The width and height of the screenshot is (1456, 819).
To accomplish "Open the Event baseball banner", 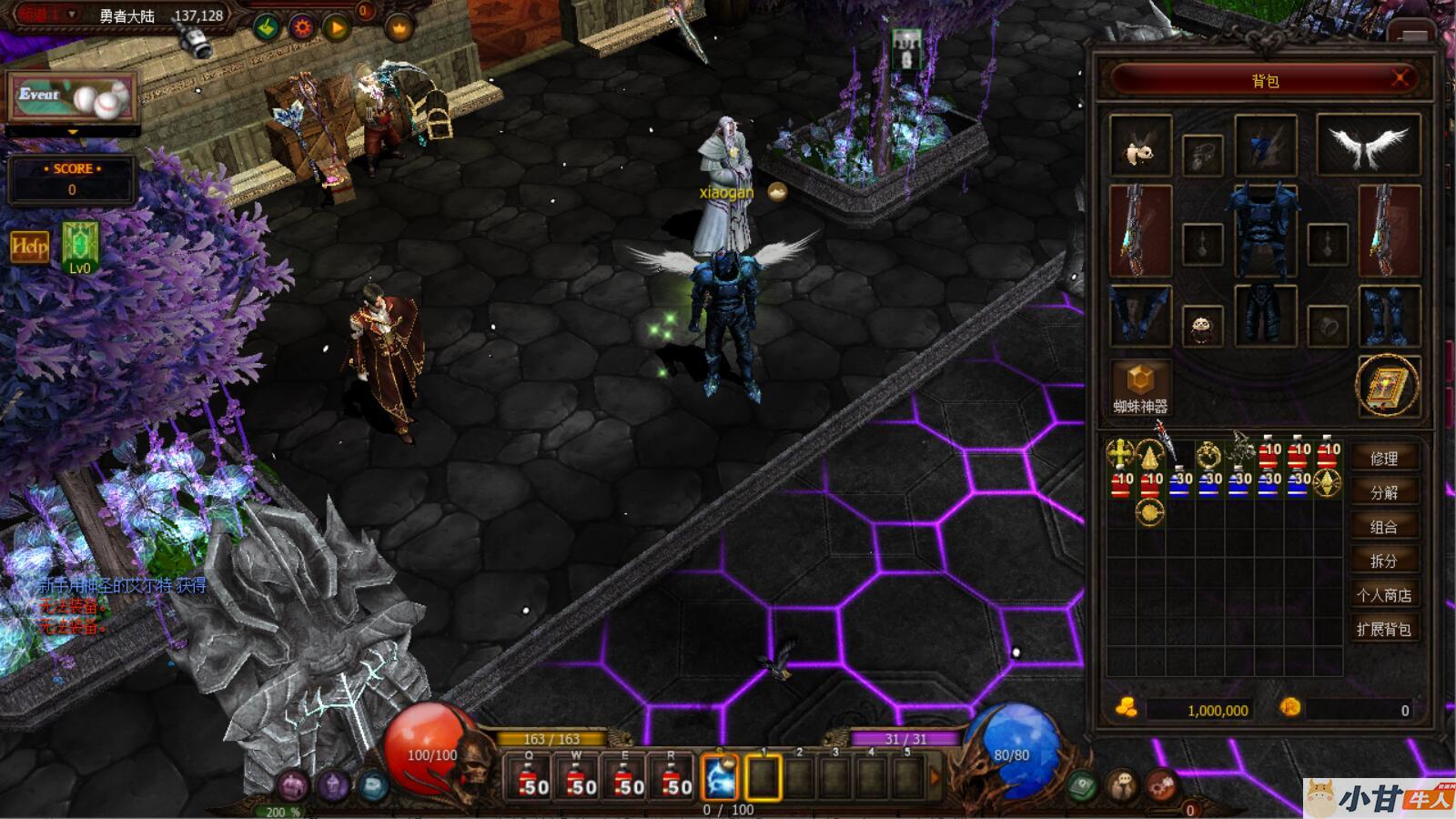I will [x=72, y=96].
